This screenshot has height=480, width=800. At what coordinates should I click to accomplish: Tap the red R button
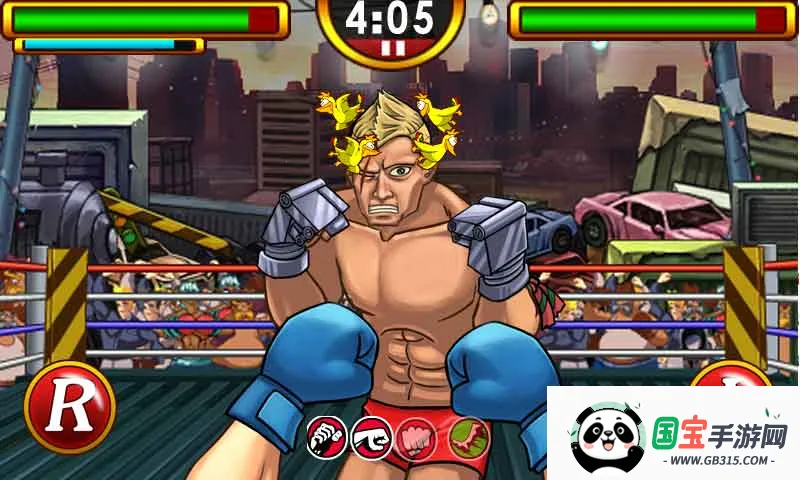[69, 407]
